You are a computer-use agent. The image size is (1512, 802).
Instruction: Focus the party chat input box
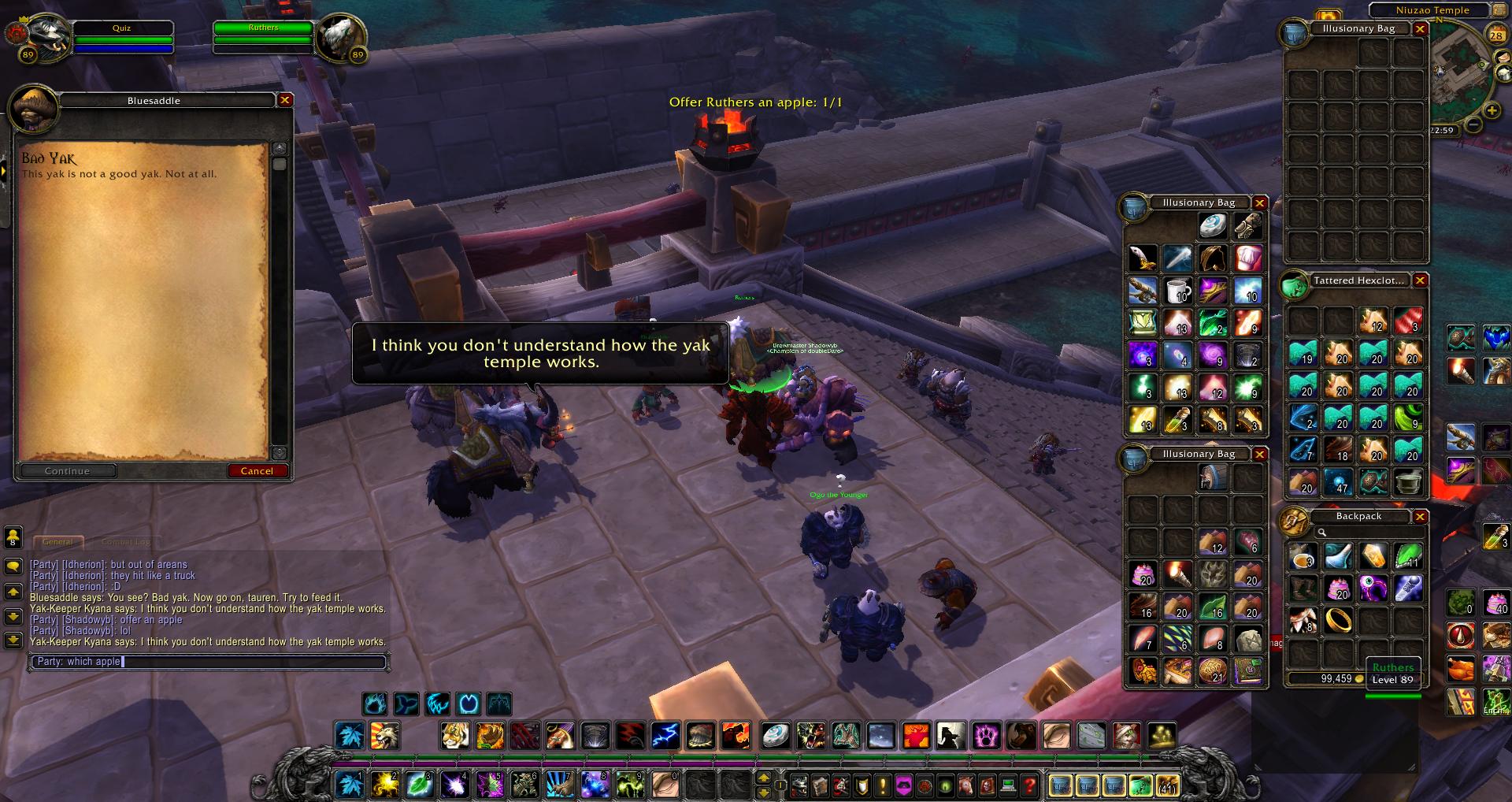[x=209, y=662]
